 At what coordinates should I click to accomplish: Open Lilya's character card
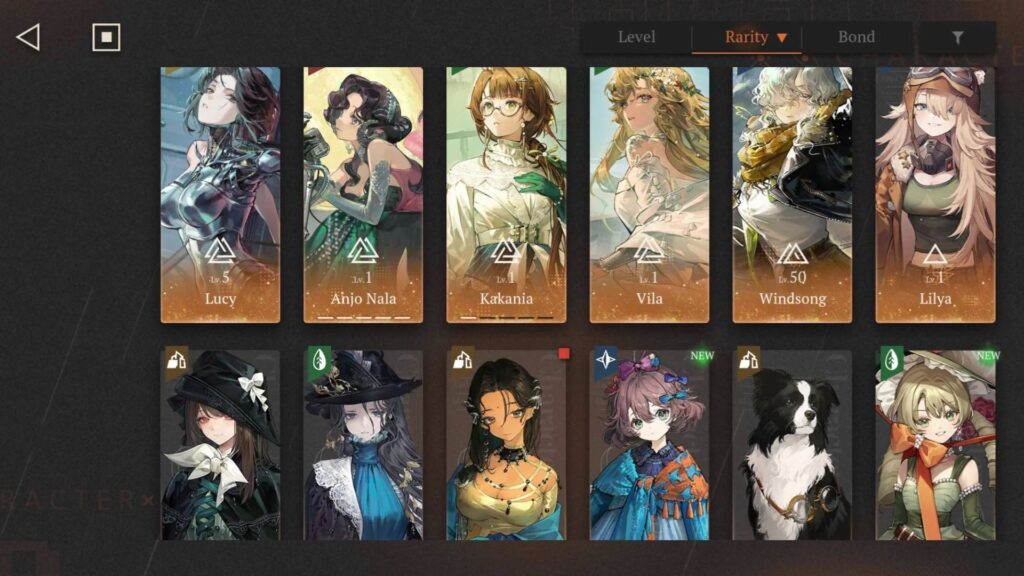coord(935,195)
